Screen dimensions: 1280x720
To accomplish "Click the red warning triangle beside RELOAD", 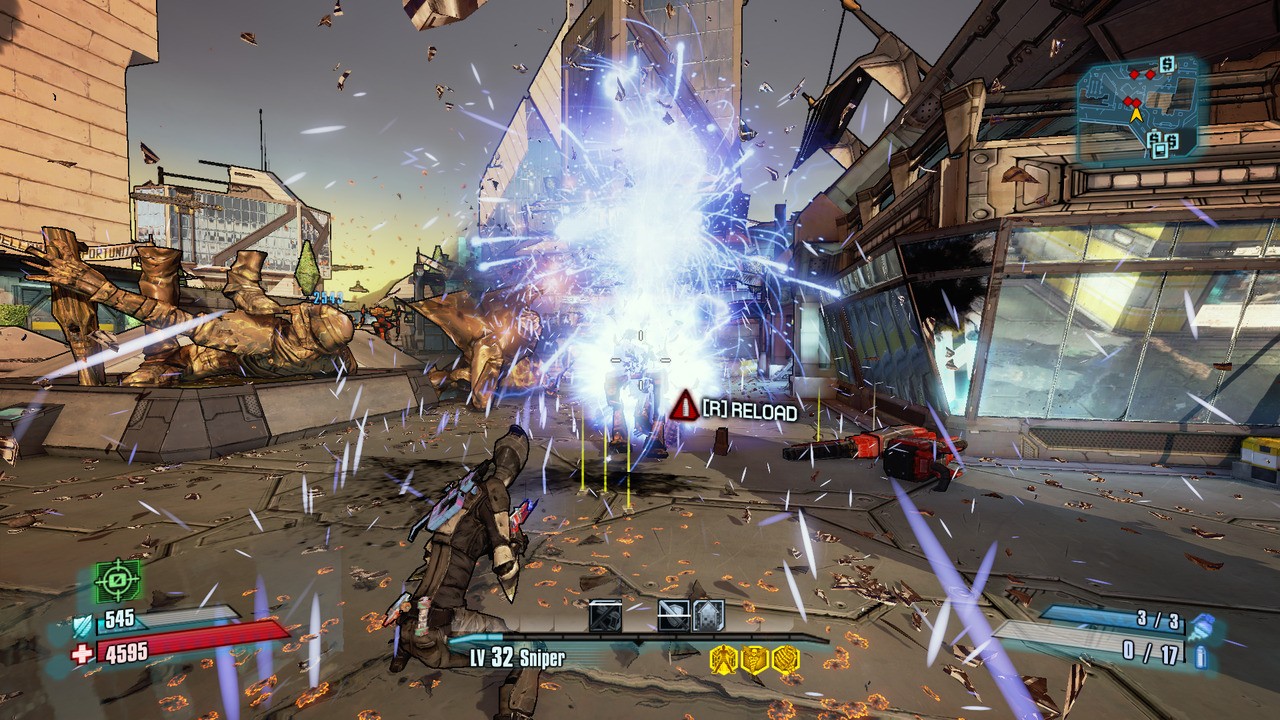I will click(683, 408).
